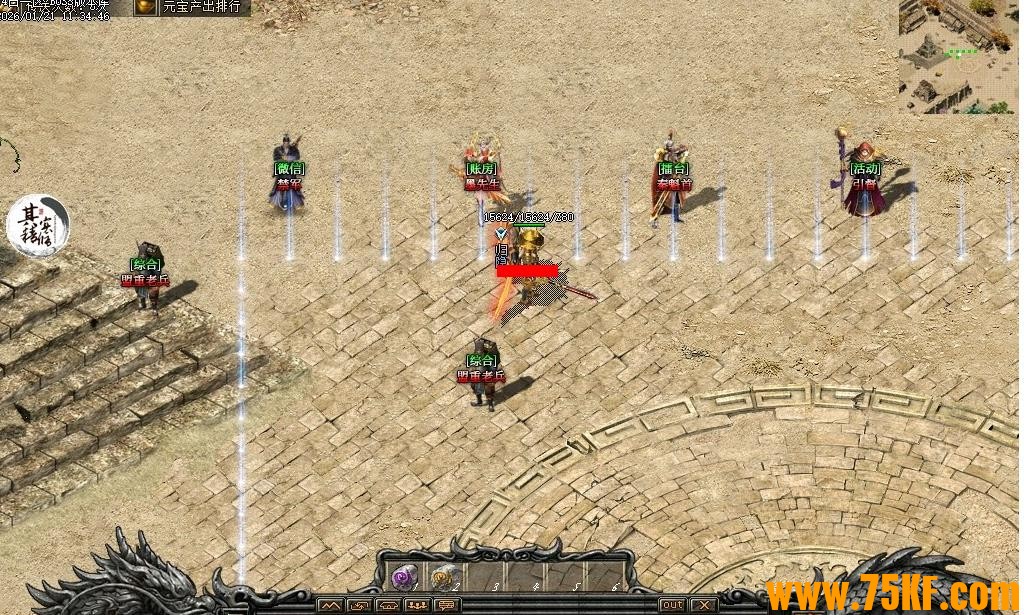Viewport: 1024px width, 615px height.
Task: Click the hat-shaped button on bottom bar
Action: pyautogui.click(x=386, y=605)
